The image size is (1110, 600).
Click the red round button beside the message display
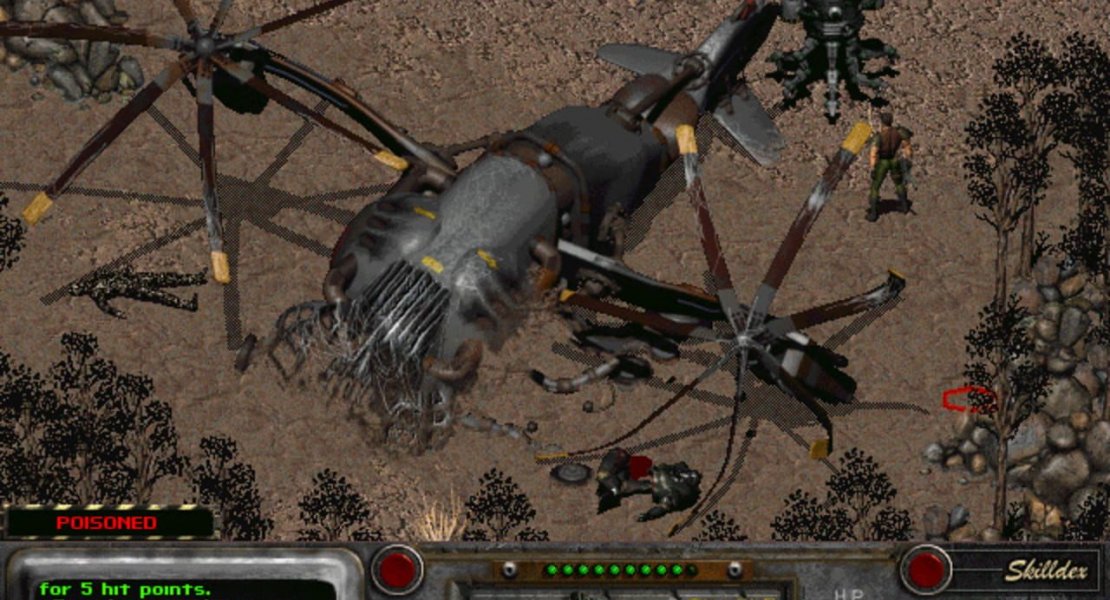(x=398, y=570)
